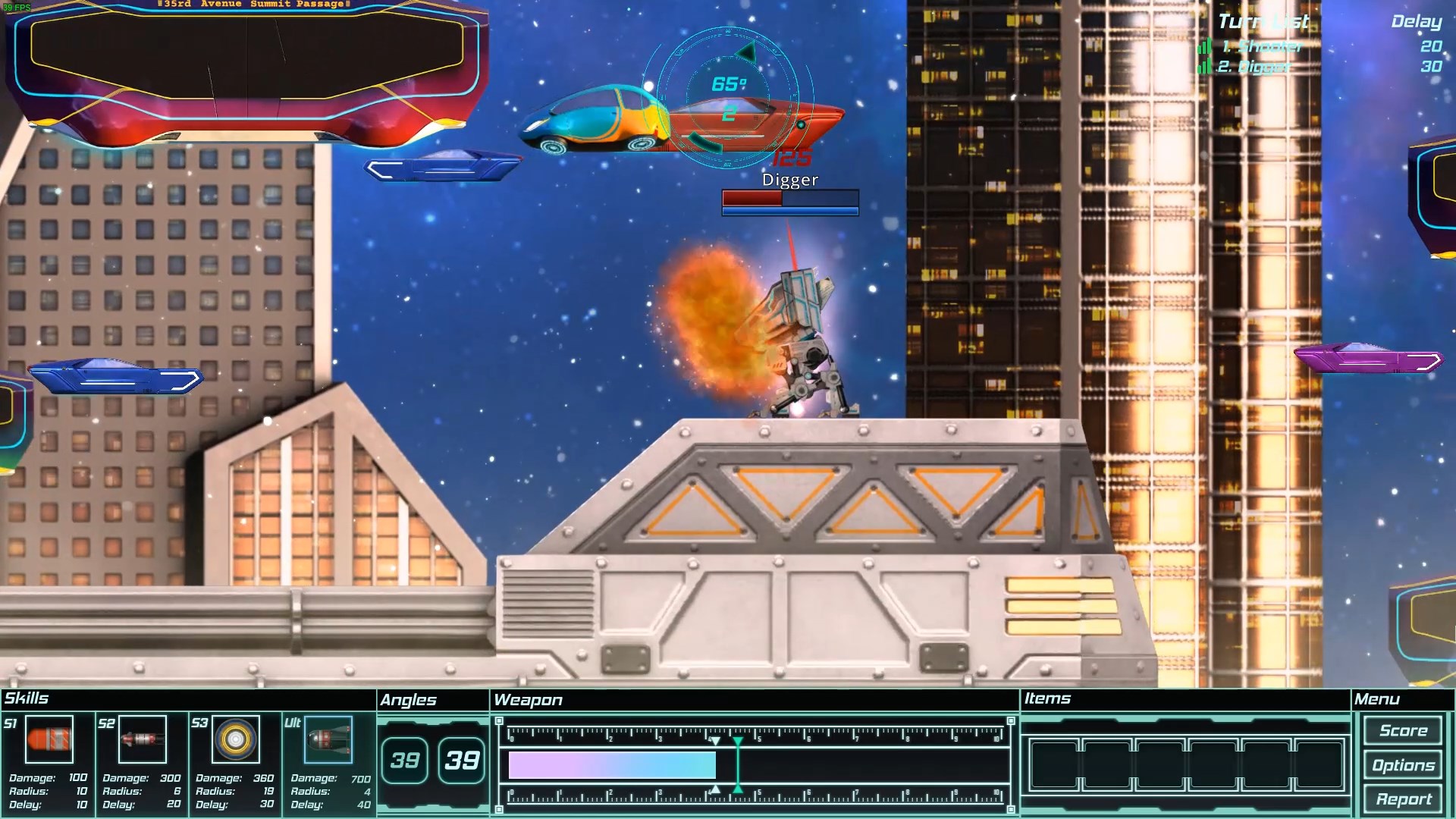The height and width of the screenshot is (819, 1456).
Task: Click the green signal bars beside Digger
Action: (1204, 66)
